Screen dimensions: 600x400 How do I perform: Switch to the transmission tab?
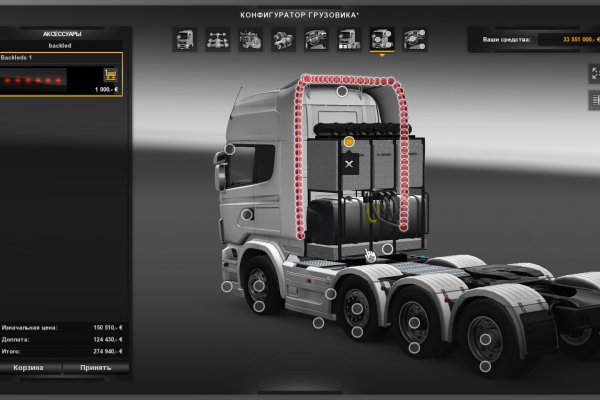[284, 39]
